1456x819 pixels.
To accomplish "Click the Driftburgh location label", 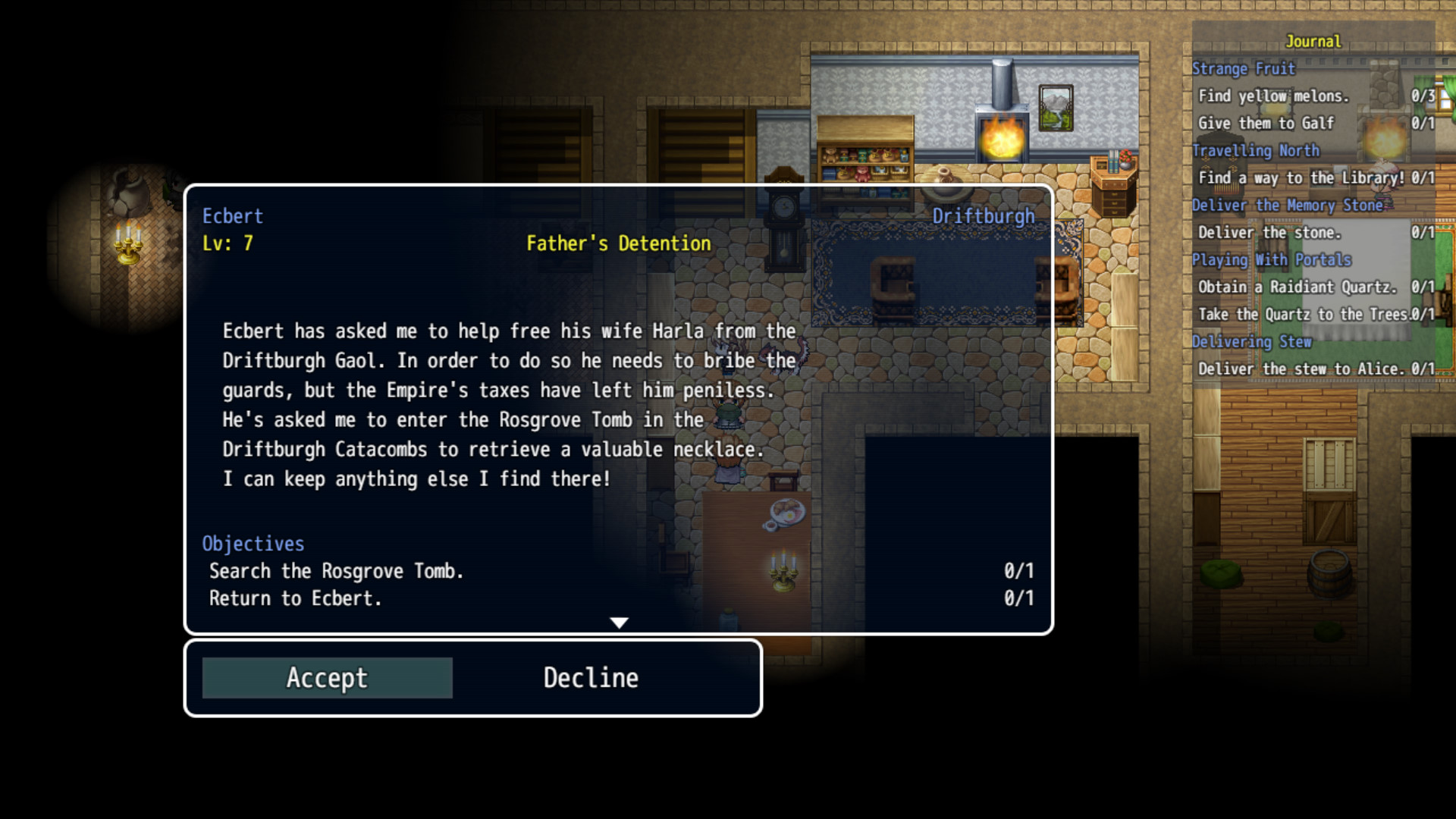I will click(983, 216).
